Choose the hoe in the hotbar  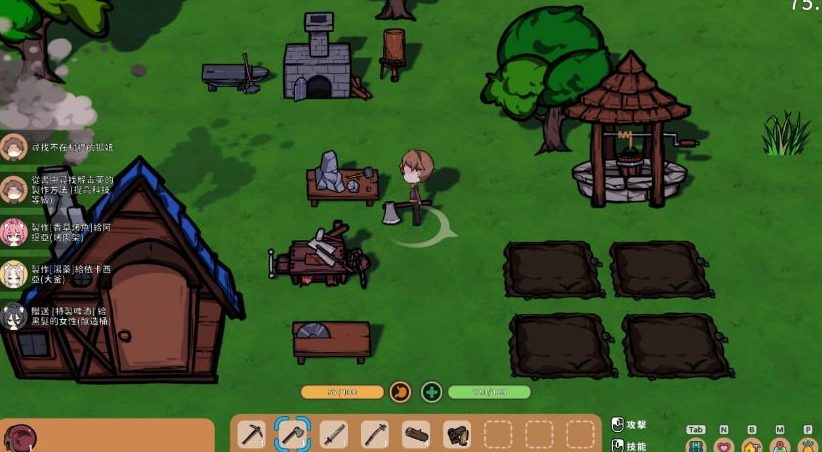[x=375, y=435]
